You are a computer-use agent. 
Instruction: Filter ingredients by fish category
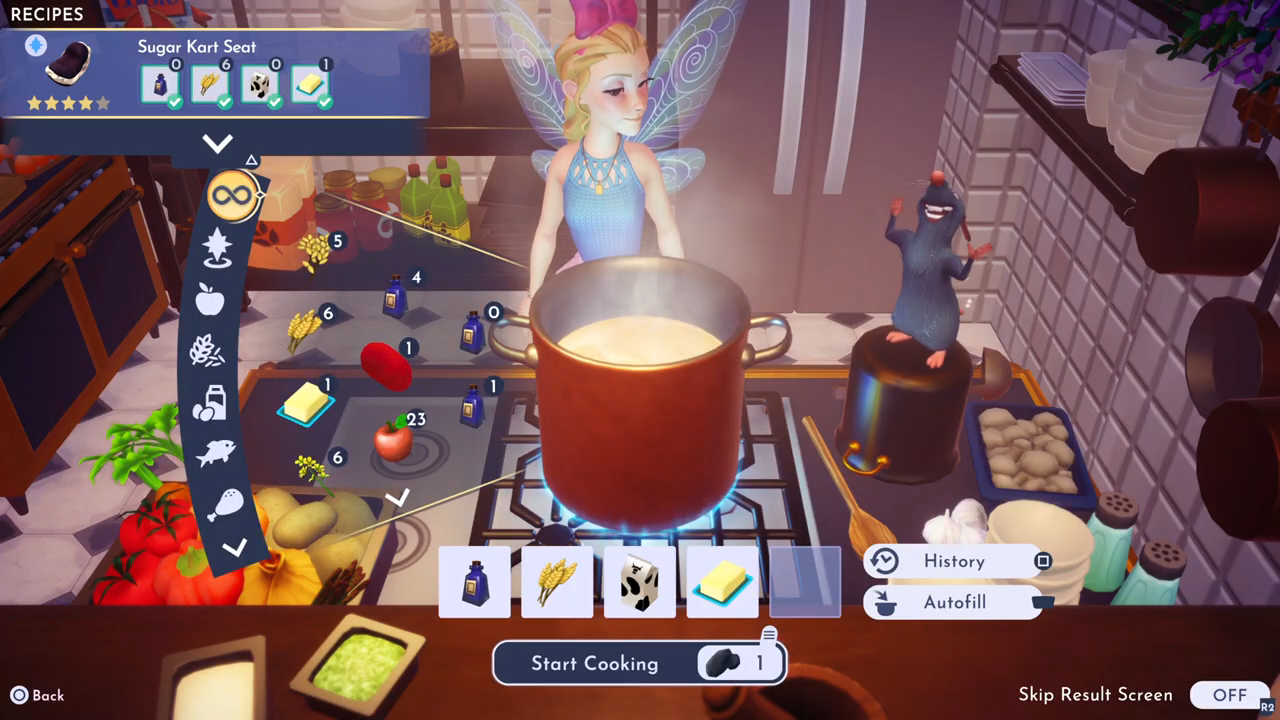pyautogui.click(x=215, y=453)
